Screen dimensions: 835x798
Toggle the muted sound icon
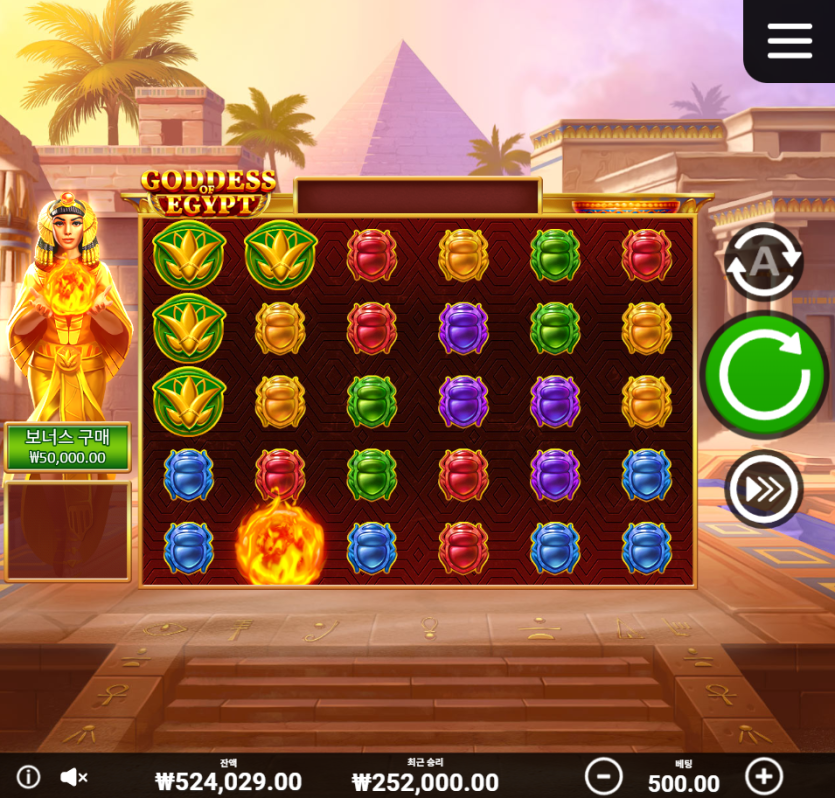tap(74, 776)
